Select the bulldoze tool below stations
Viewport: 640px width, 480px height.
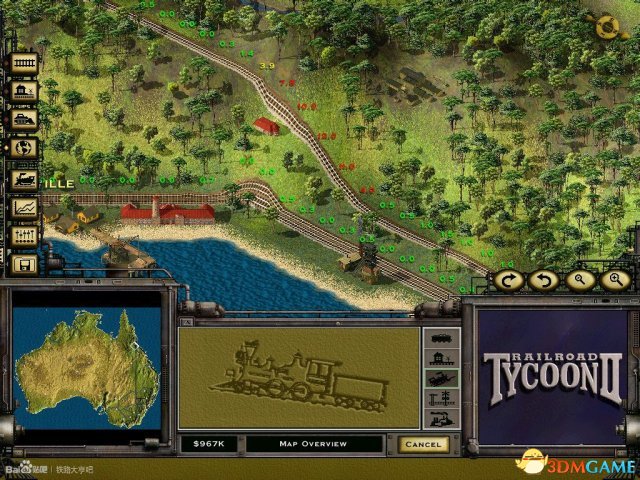tap(24, 120)
